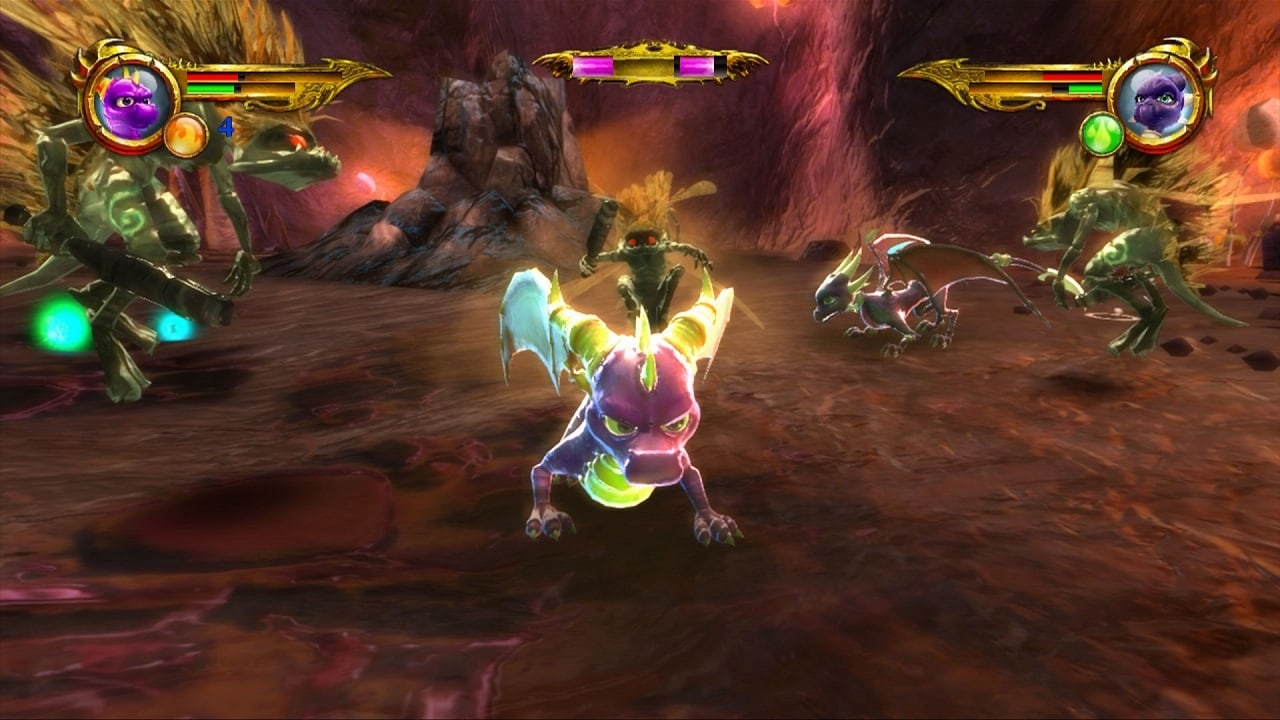The width and height of the screenshot is (1280, 720).
Task: Select the orange fire element orb
Action: coord(185,135)
